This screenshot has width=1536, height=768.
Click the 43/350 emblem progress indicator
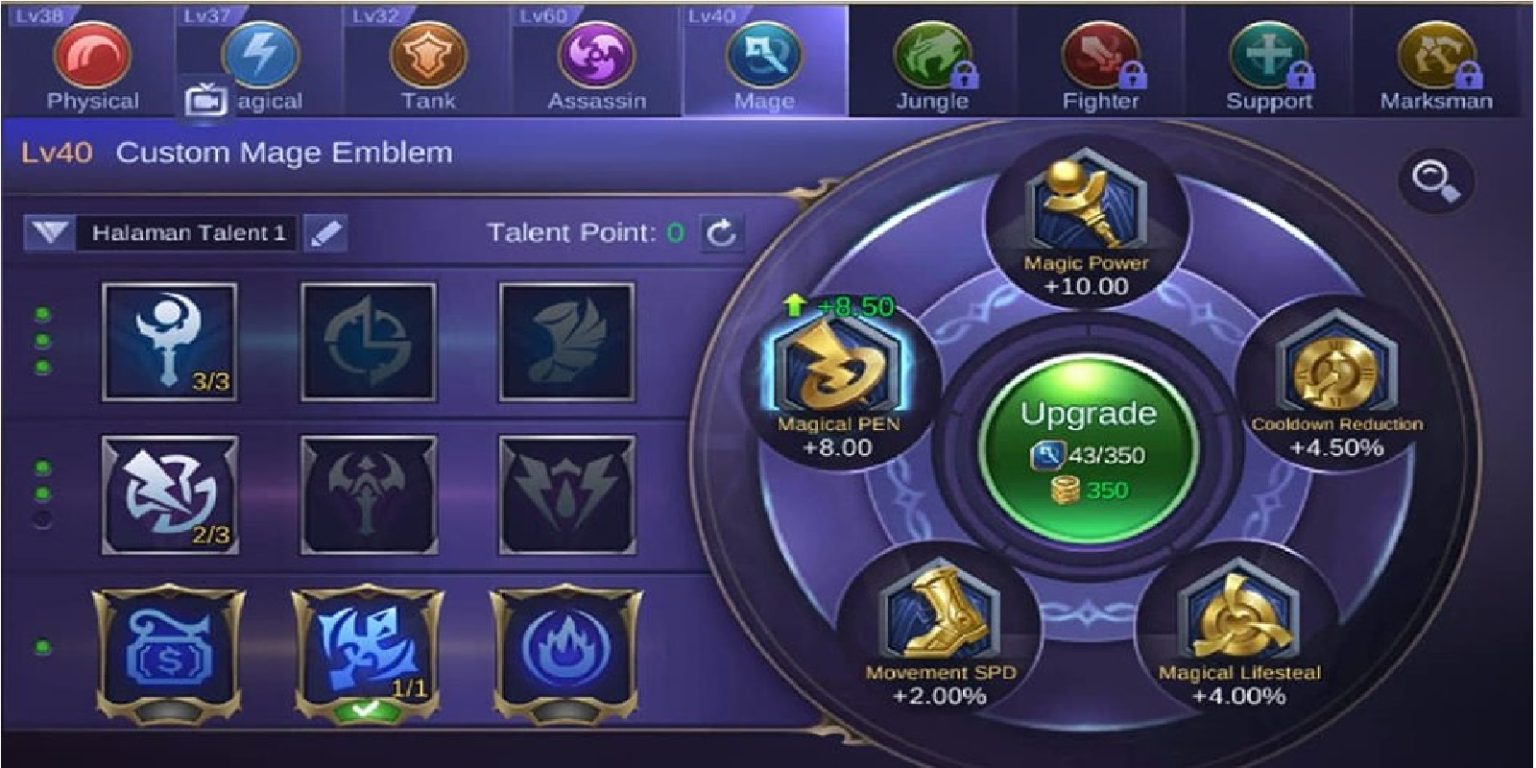tap(1086, 452)
